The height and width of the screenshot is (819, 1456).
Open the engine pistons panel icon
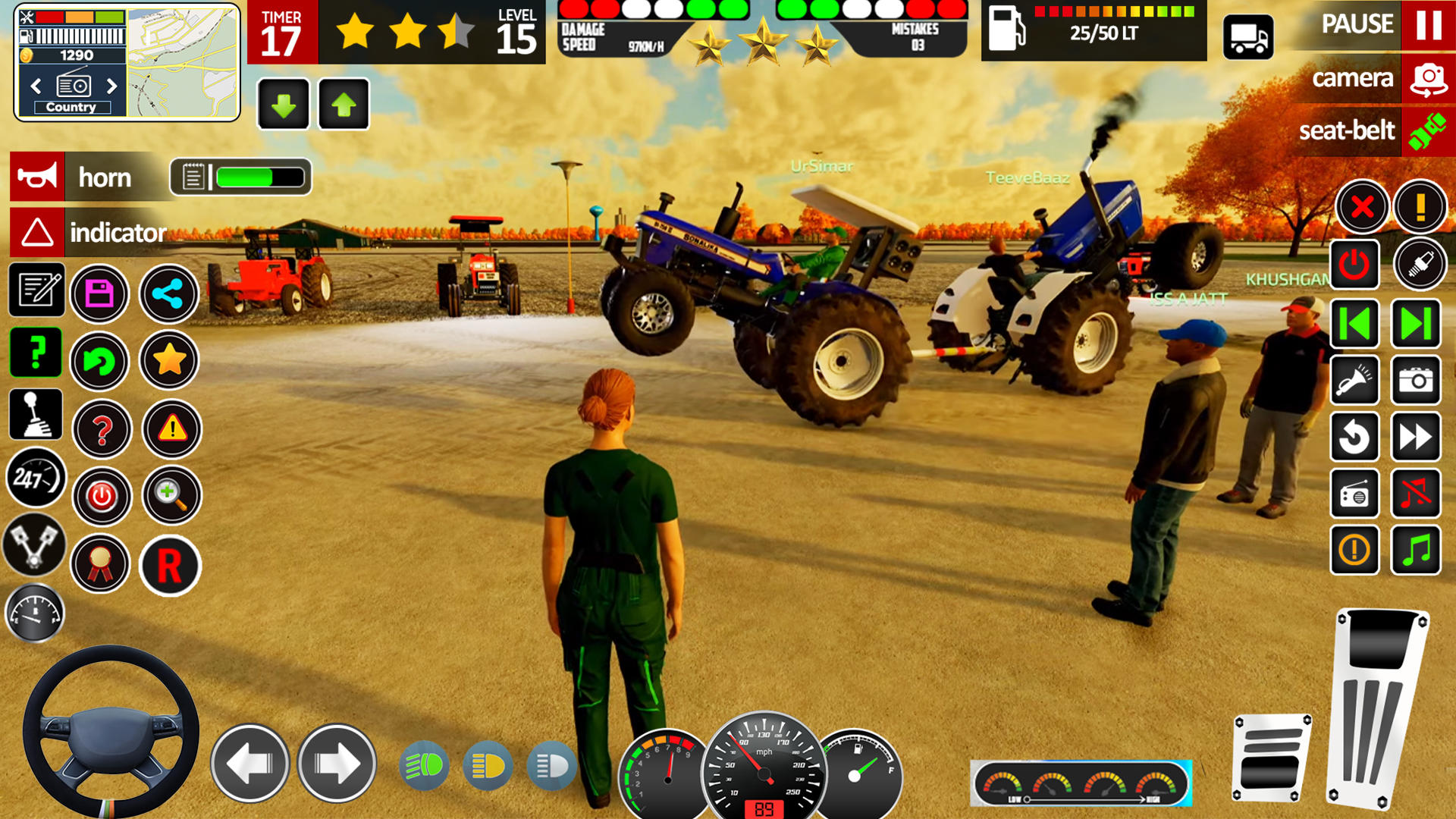click(x=34, y=544)
